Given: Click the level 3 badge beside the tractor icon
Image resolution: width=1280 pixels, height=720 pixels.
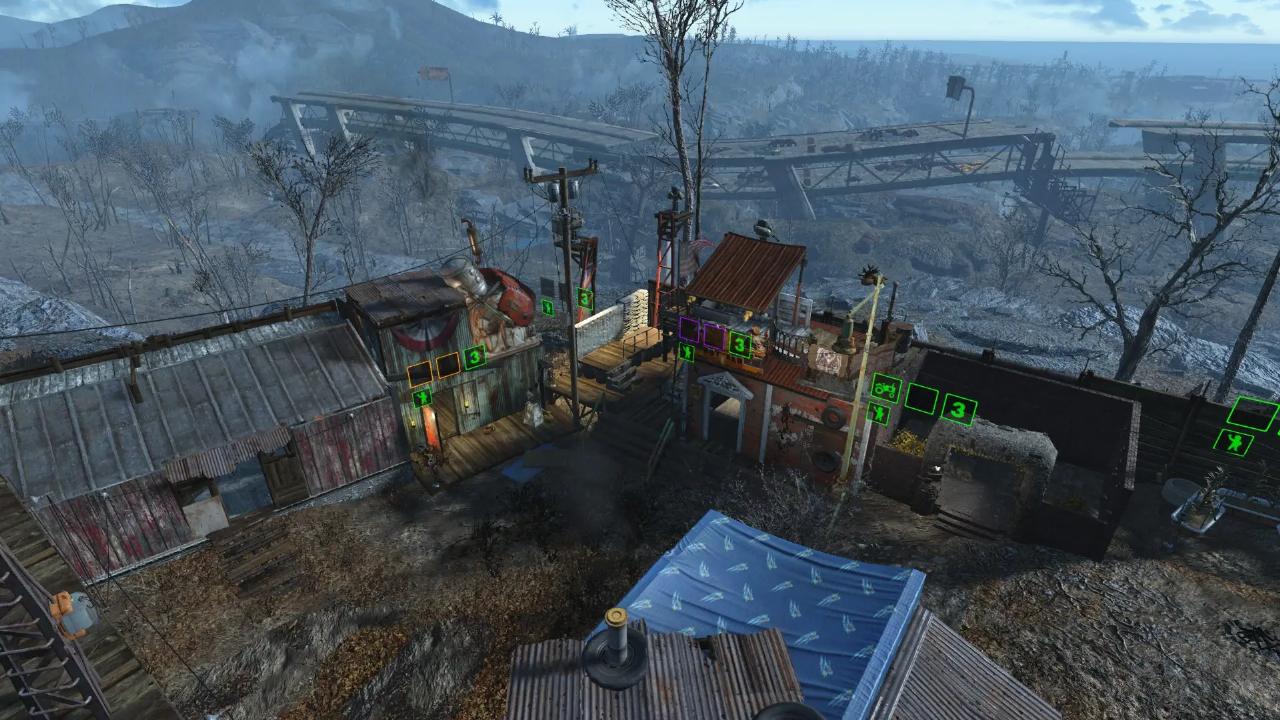Looking at the screenshot, I should point(959,408).
